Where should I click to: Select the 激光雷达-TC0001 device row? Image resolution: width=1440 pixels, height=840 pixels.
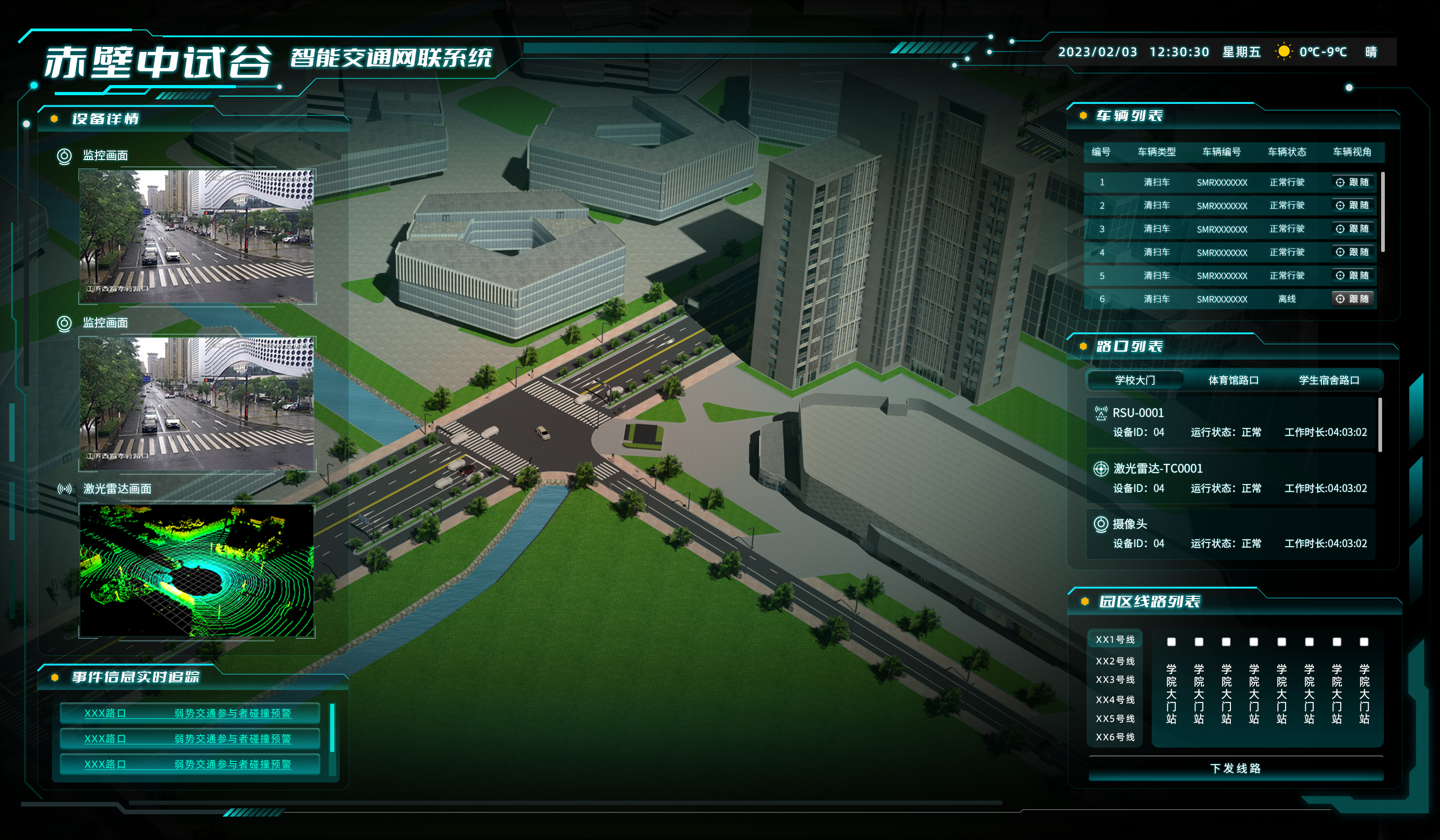click(1231, 478)
